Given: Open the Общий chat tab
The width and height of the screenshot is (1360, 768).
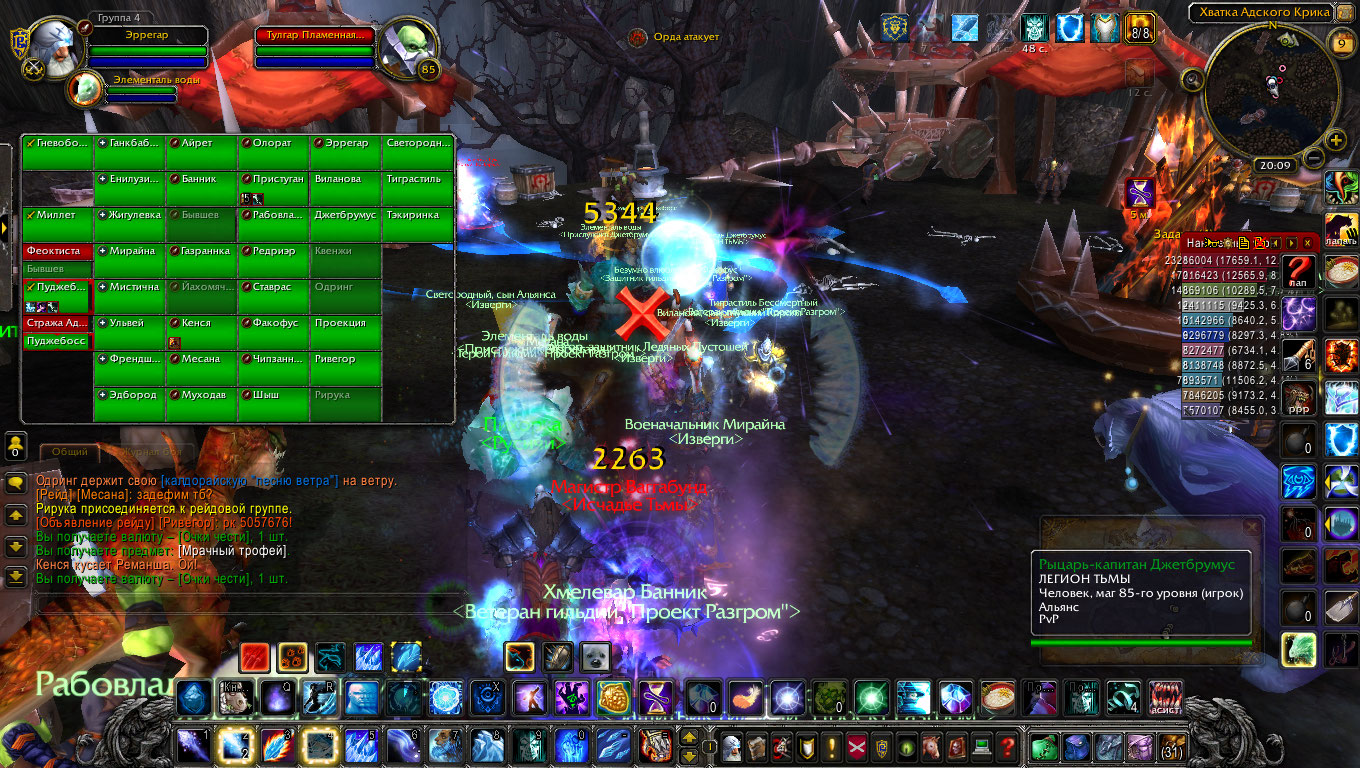Looking at the screenshot, I should 70,452.
